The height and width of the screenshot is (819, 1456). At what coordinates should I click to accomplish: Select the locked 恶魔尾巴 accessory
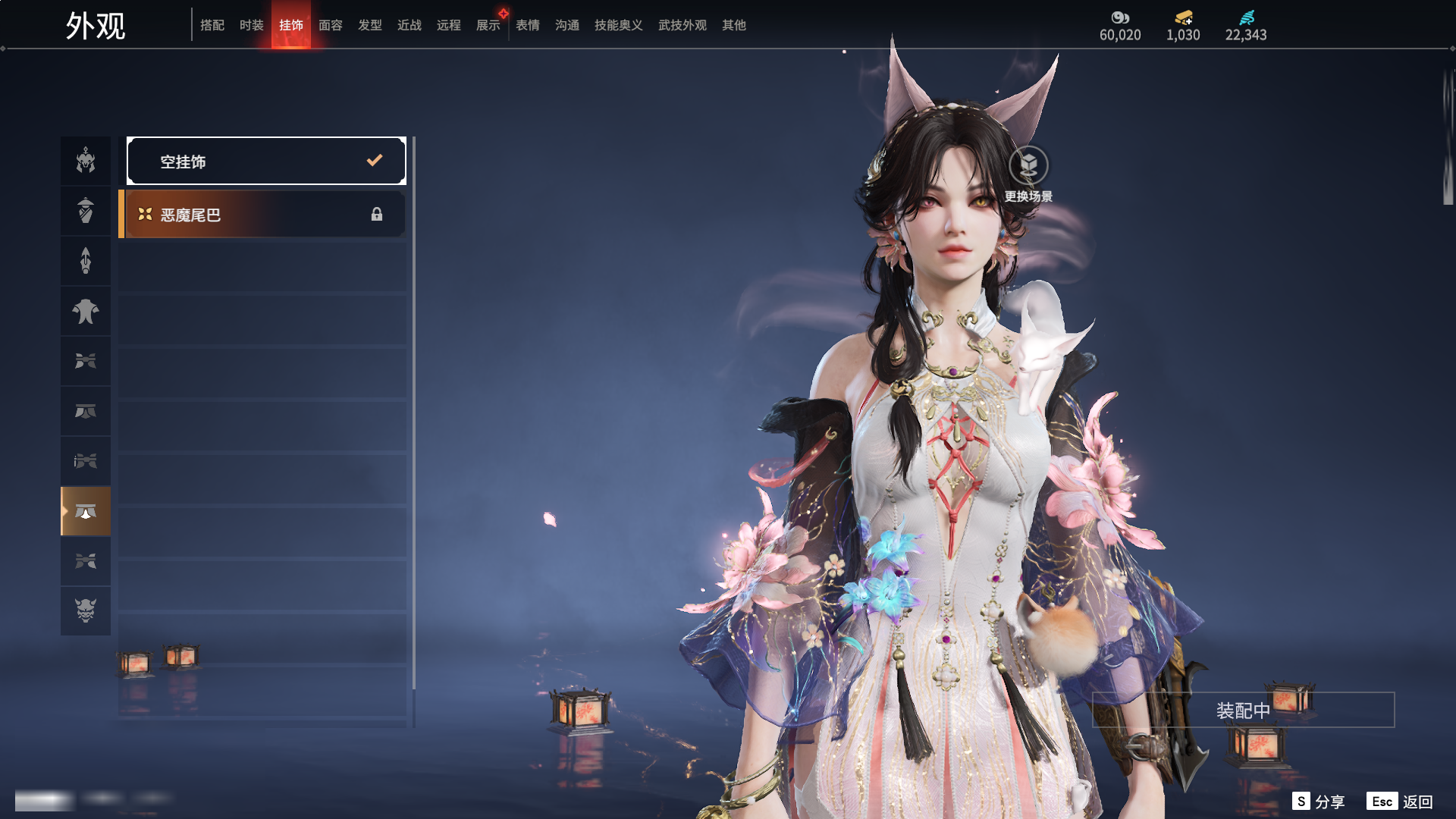pyautogui.click(x=262, y=215)
